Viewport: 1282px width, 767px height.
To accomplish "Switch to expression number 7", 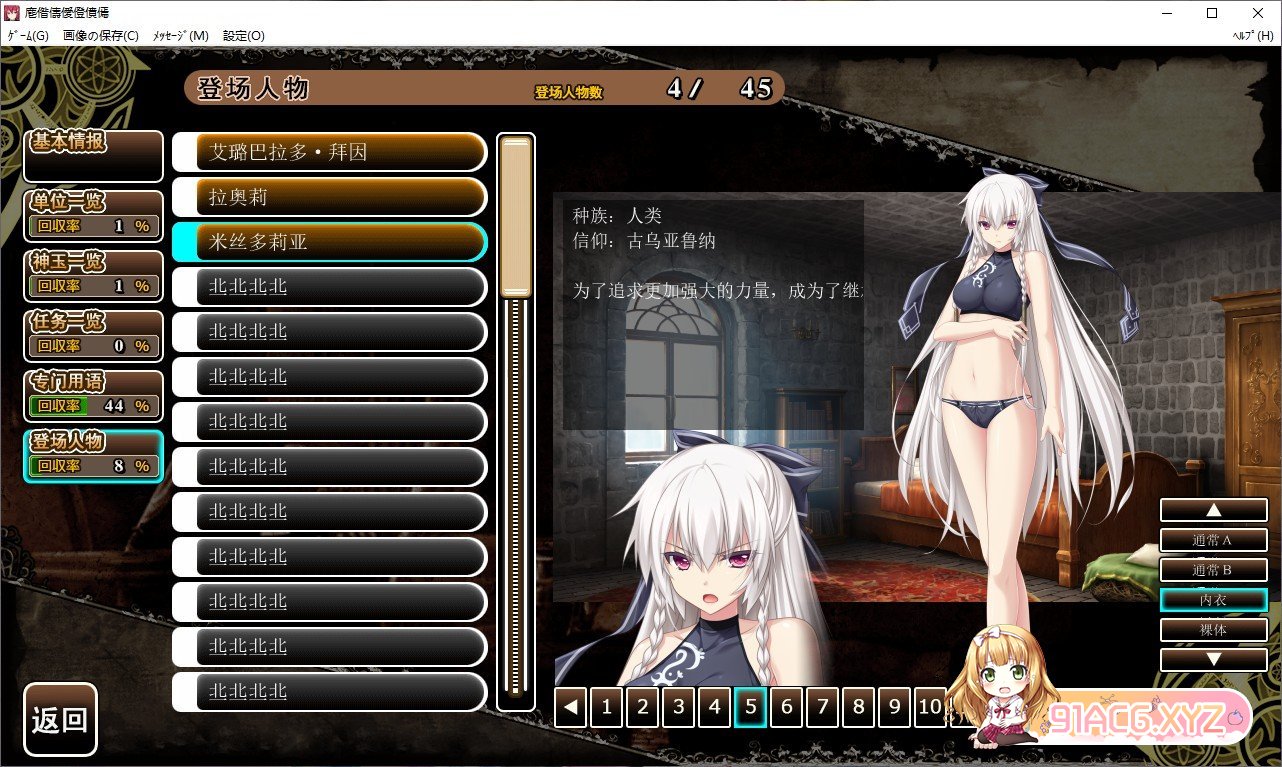I will tap(822, 708).
